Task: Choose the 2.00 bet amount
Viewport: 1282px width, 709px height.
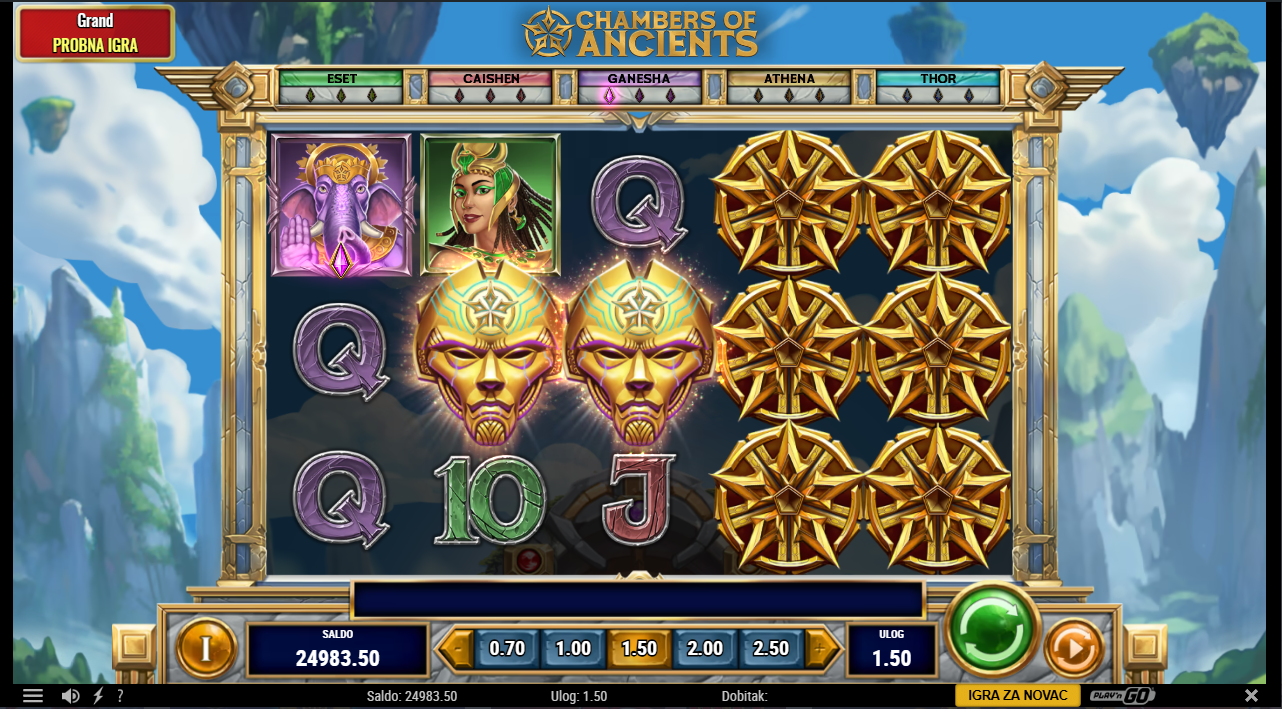Action: [705, 649]
